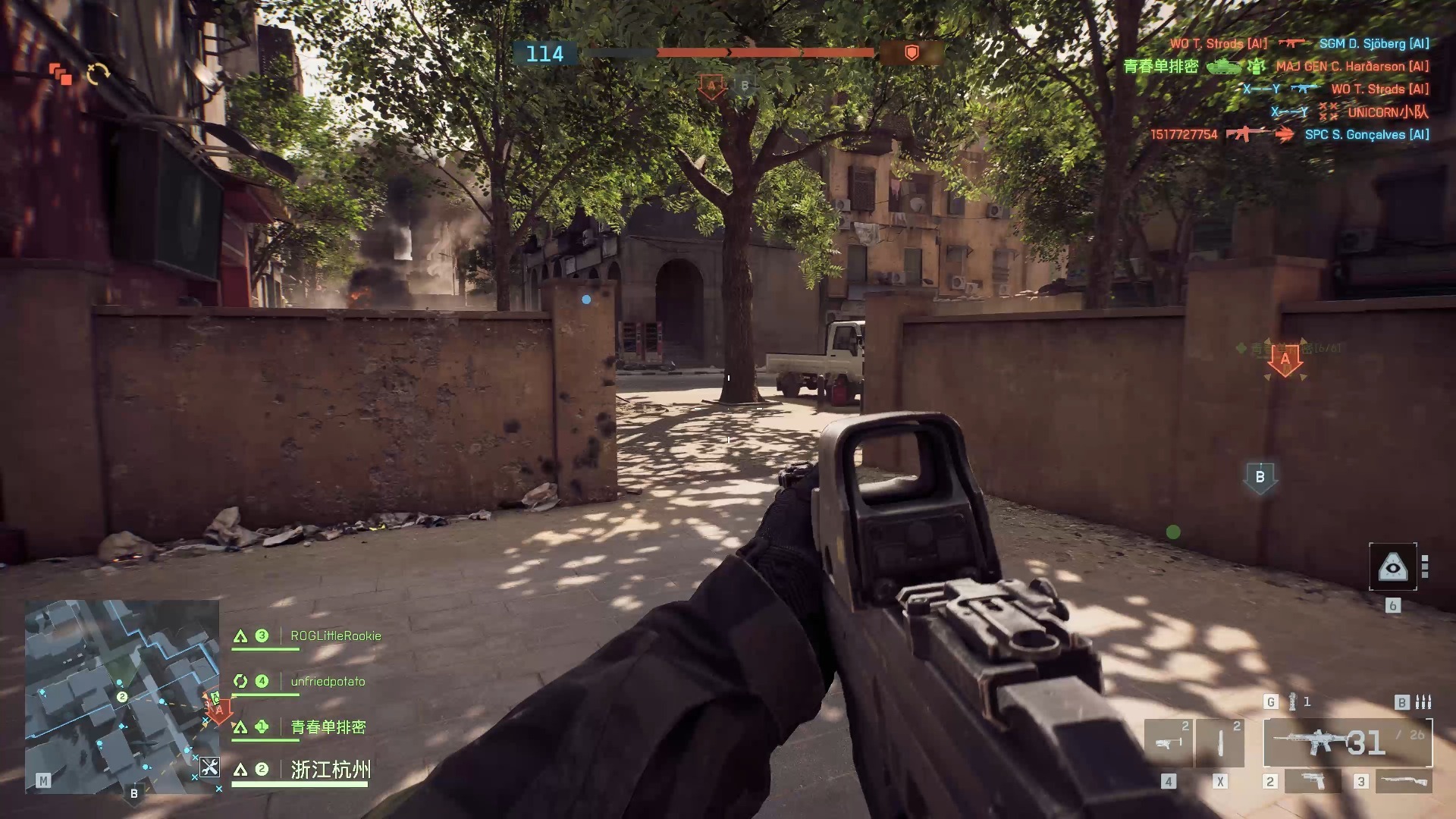Activate the eye-shaped specialist ability
The width and height of the screenshot is (1456, 819).
point(1392,566)
